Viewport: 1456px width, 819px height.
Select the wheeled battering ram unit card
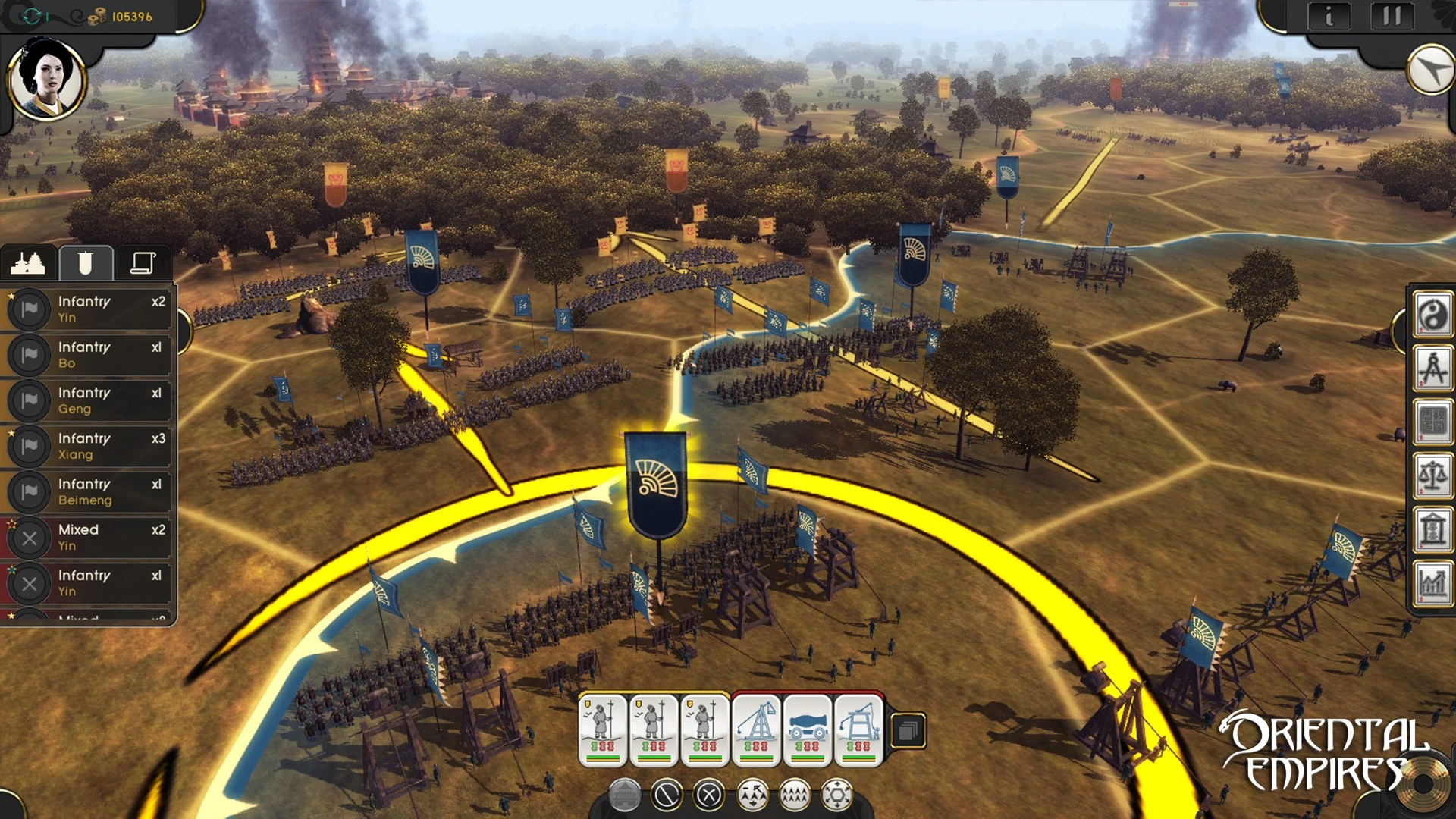pyautogui.click(x=807, y=730)
